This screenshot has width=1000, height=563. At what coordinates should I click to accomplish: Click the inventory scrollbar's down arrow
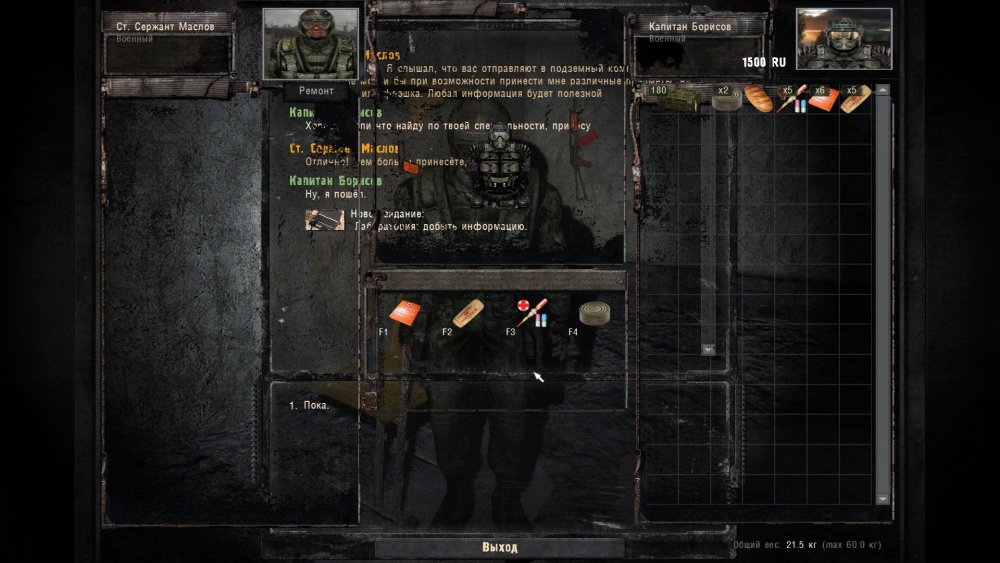(x=883, y=497)
